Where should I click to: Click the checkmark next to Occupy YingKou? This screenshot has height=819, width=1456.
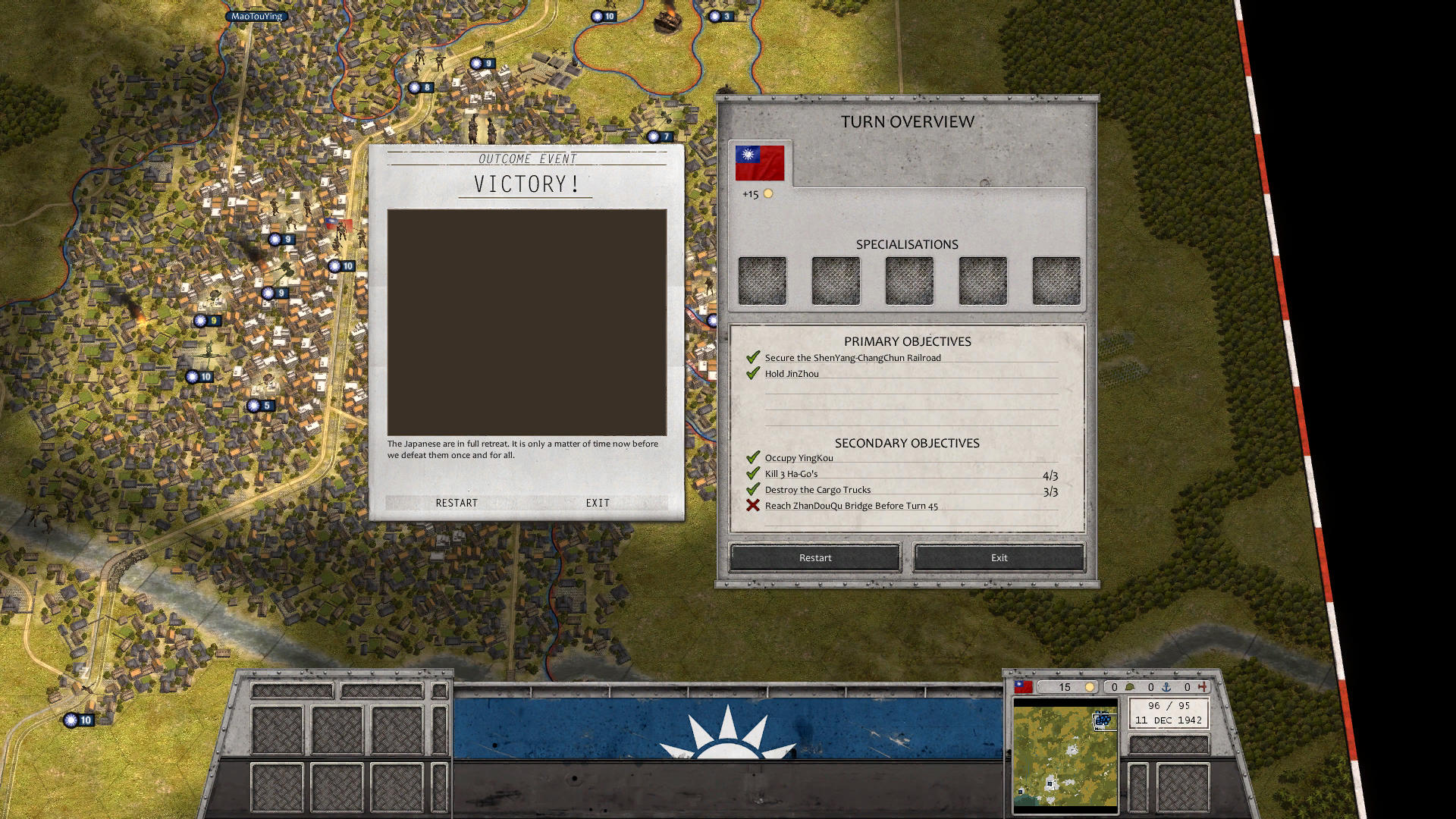pyautogui.click(x=753, y=457)
